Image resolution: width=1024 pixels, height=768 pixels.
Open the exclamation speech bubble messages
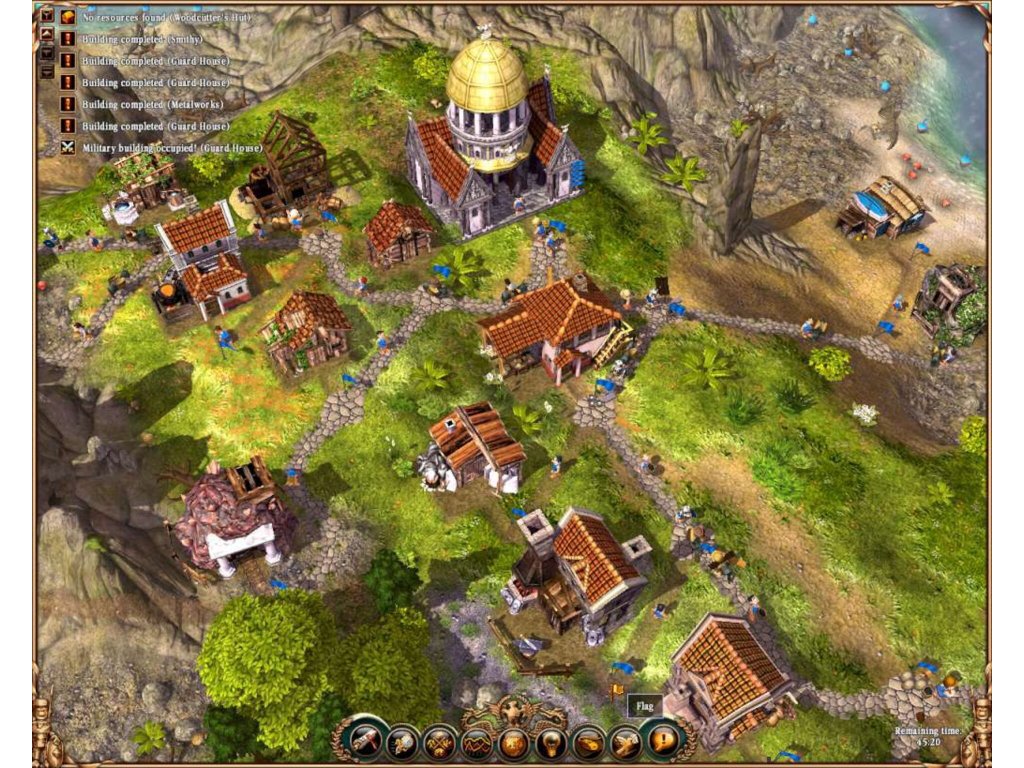(x=663, y=742)
